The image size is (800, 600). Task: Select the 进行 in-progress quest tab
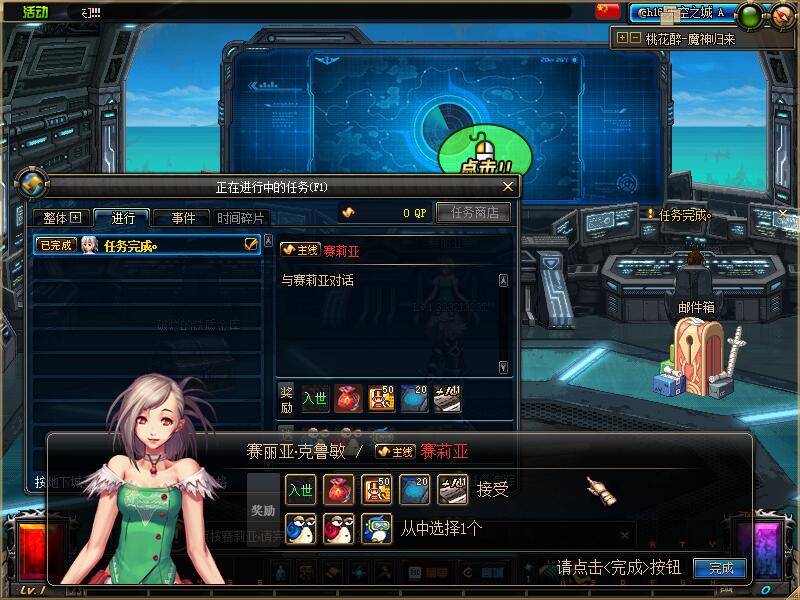[122, 218]
